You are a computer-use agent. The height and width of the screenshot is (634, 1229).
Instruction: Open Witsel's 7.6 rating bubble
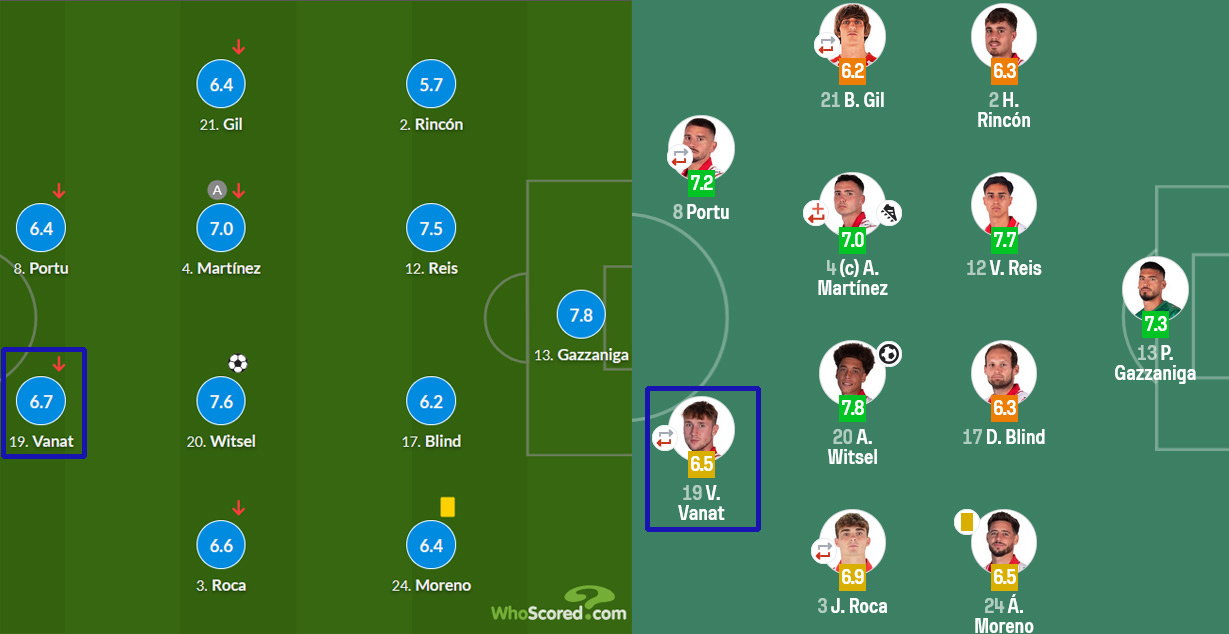(x=221, y=401)
